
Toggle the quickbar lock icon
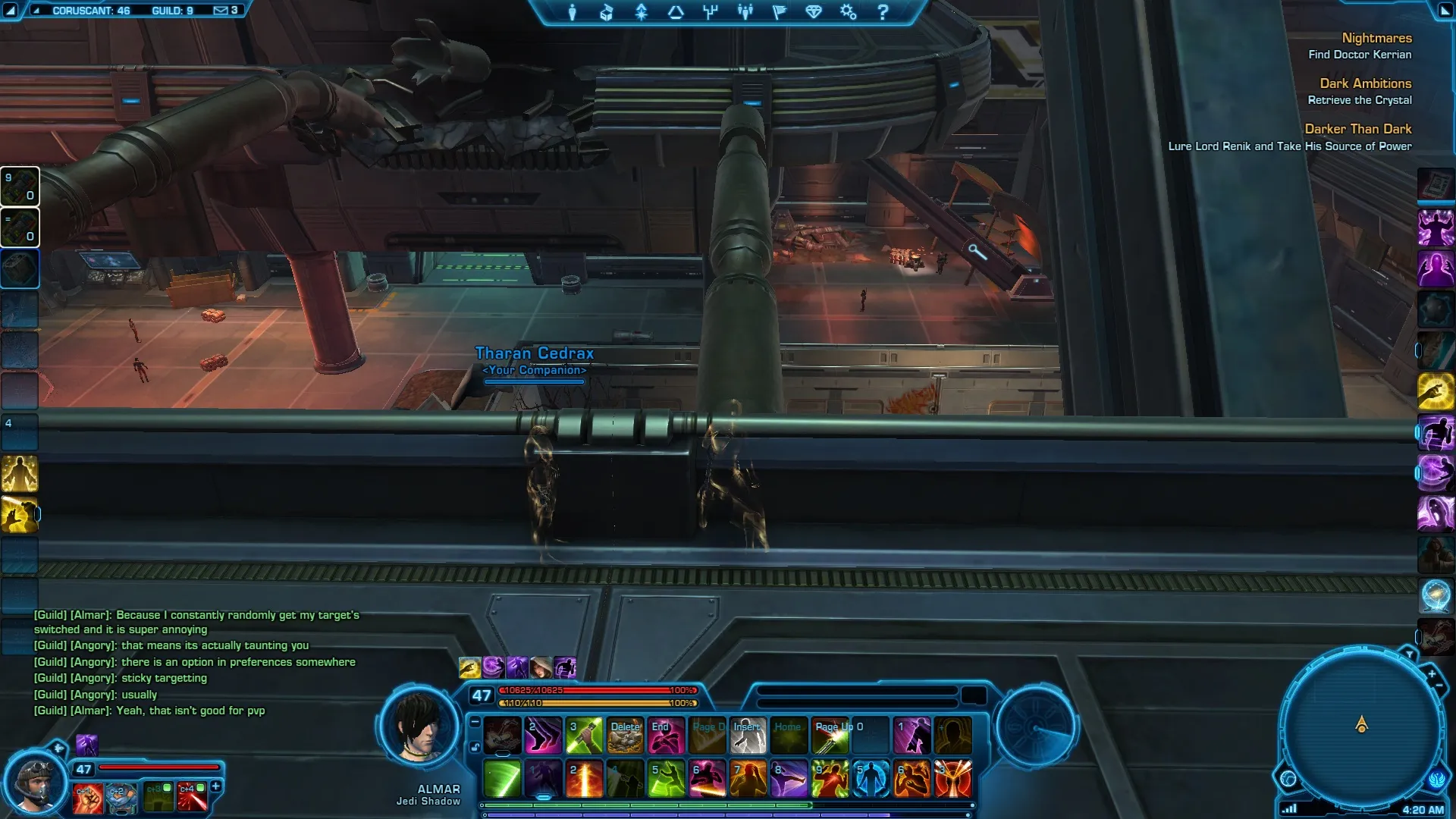[475, 747]
